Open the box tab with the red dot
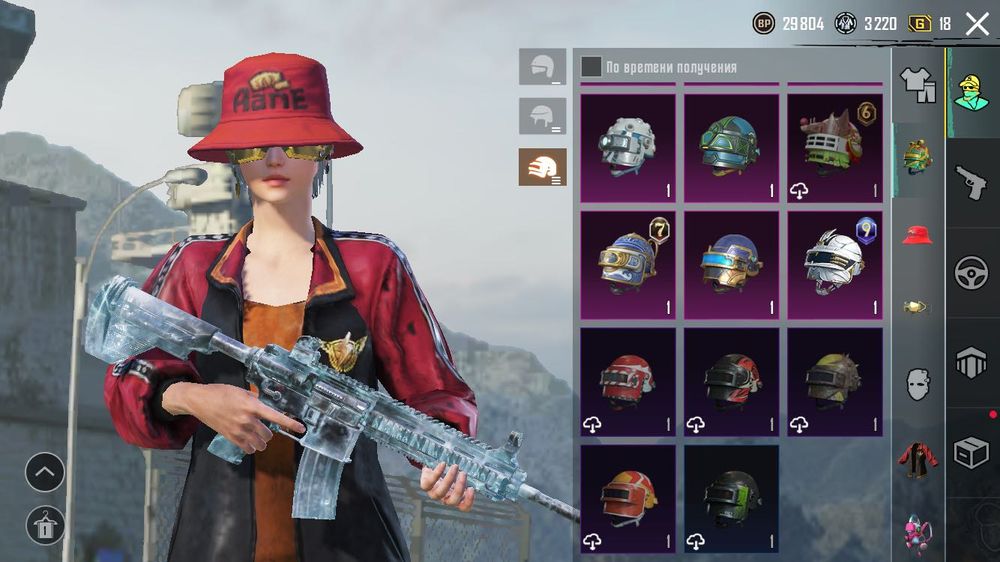 (x=971, y=453)
